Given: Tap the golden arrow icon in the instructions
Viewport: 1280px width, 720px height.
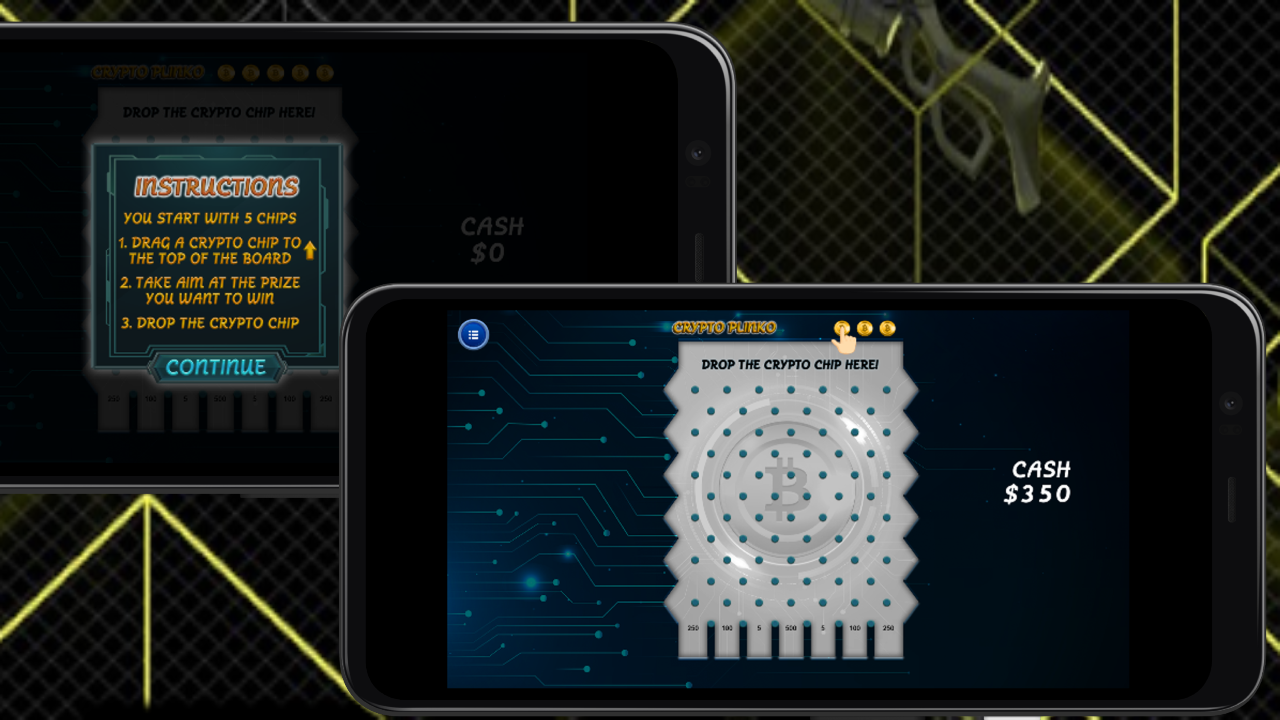Looking at the screenshot, I should [x=310, y=249].
